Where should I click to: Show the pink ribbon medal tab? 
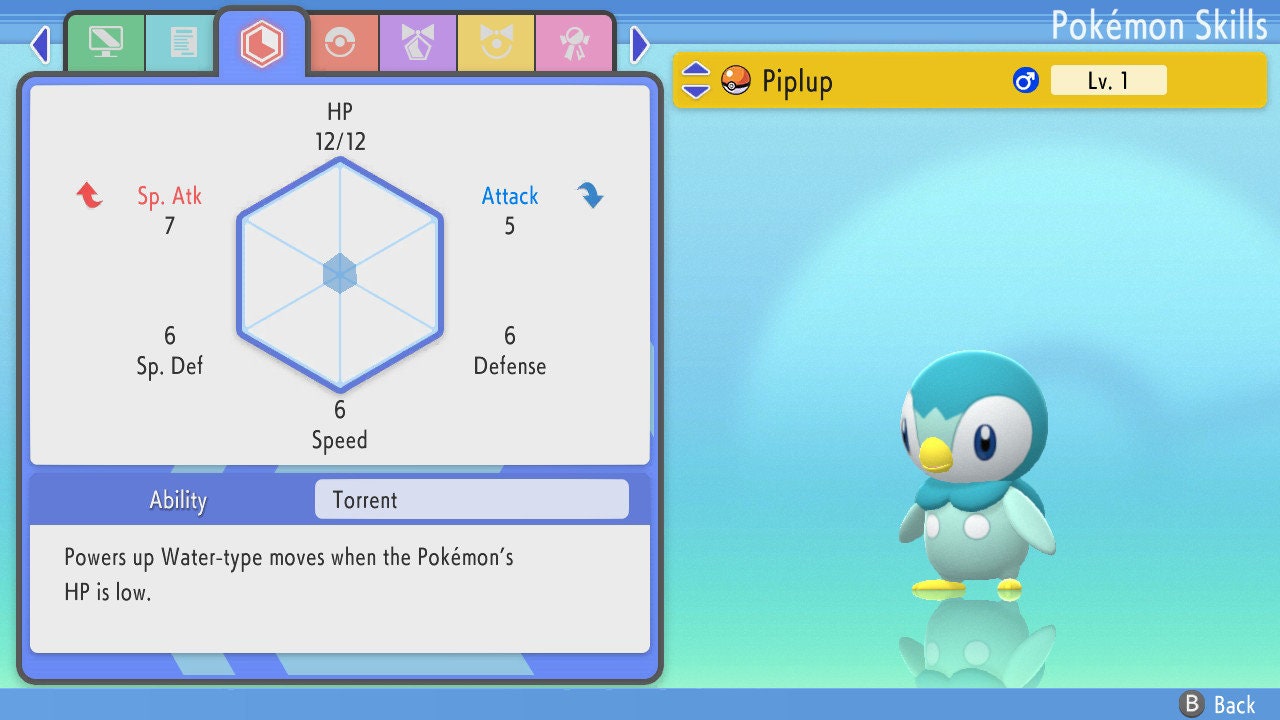pos(574,42)
